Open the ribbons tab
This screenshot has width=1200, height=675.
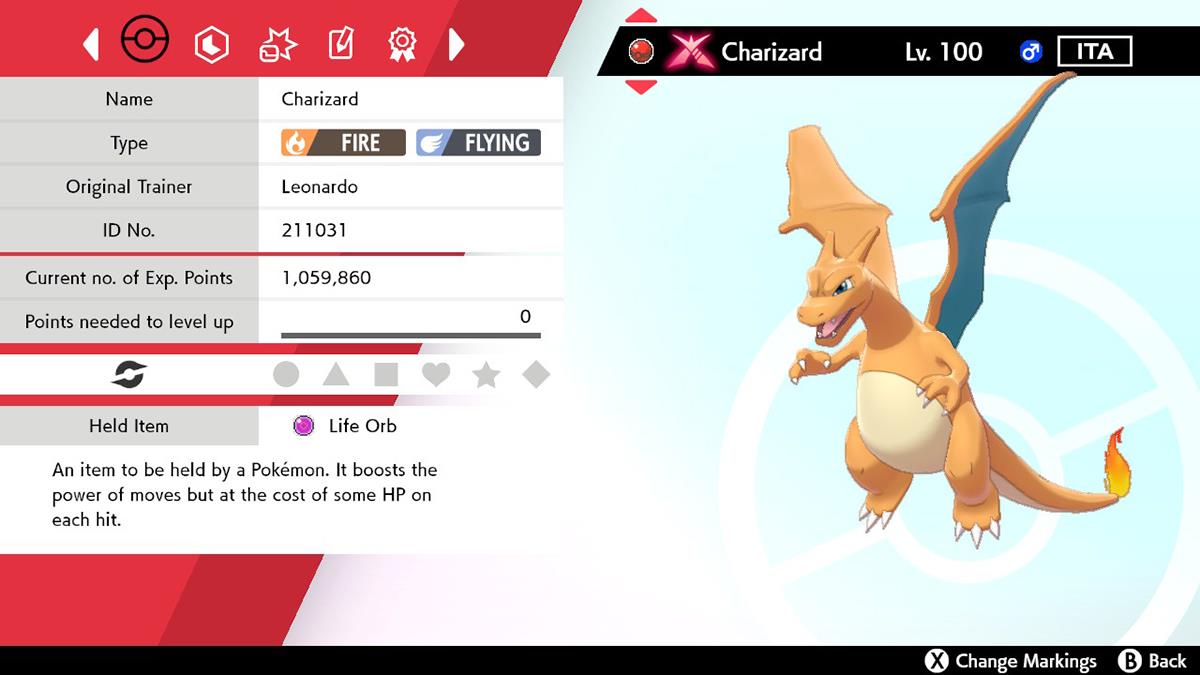tap(402, 43)
